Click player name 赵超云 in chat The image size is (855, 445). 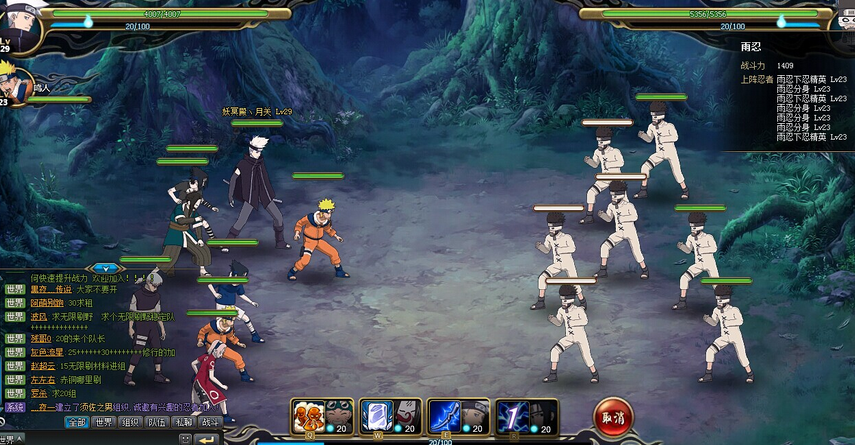(43, 366)
